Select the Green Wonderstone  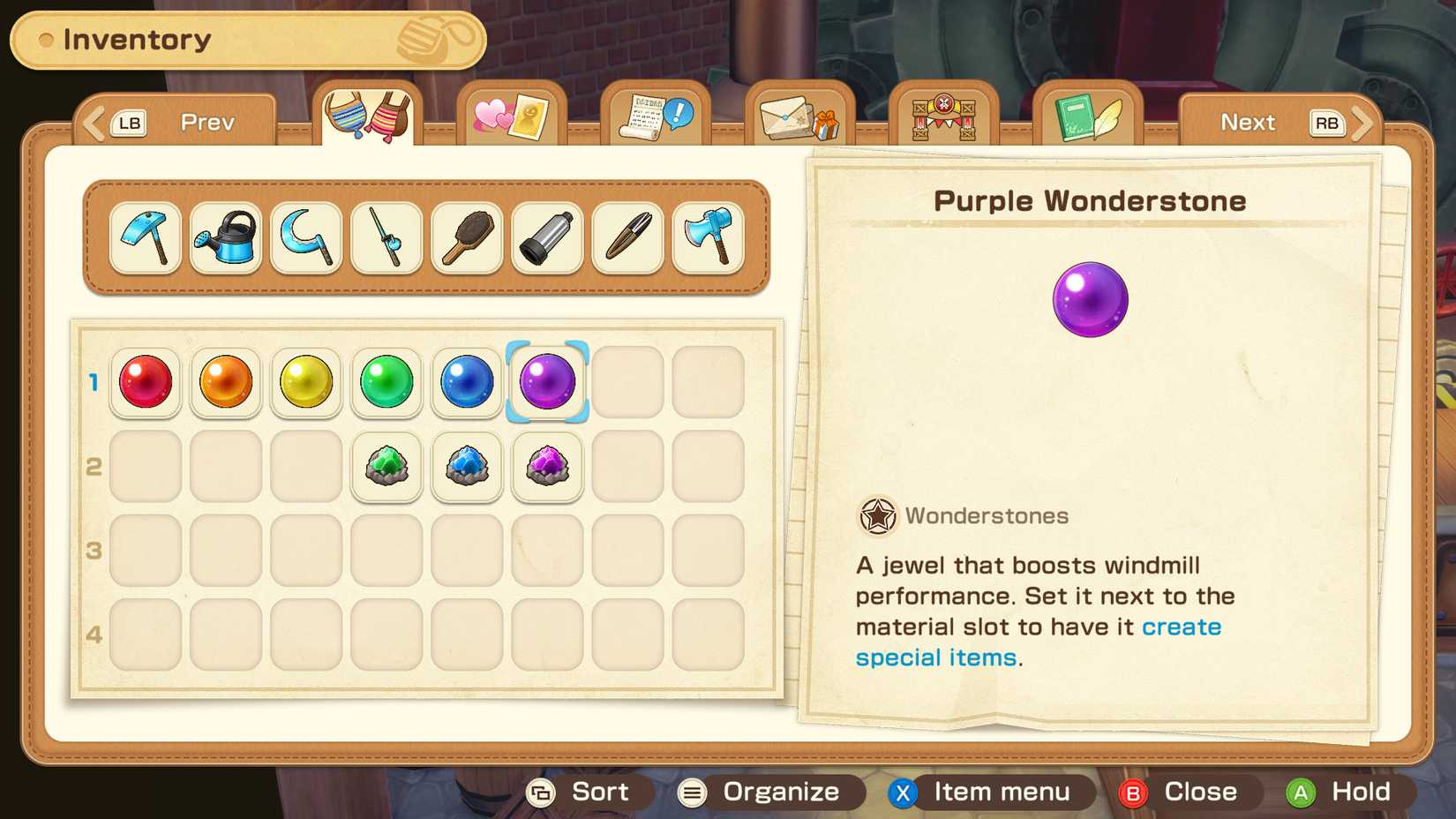386,382
